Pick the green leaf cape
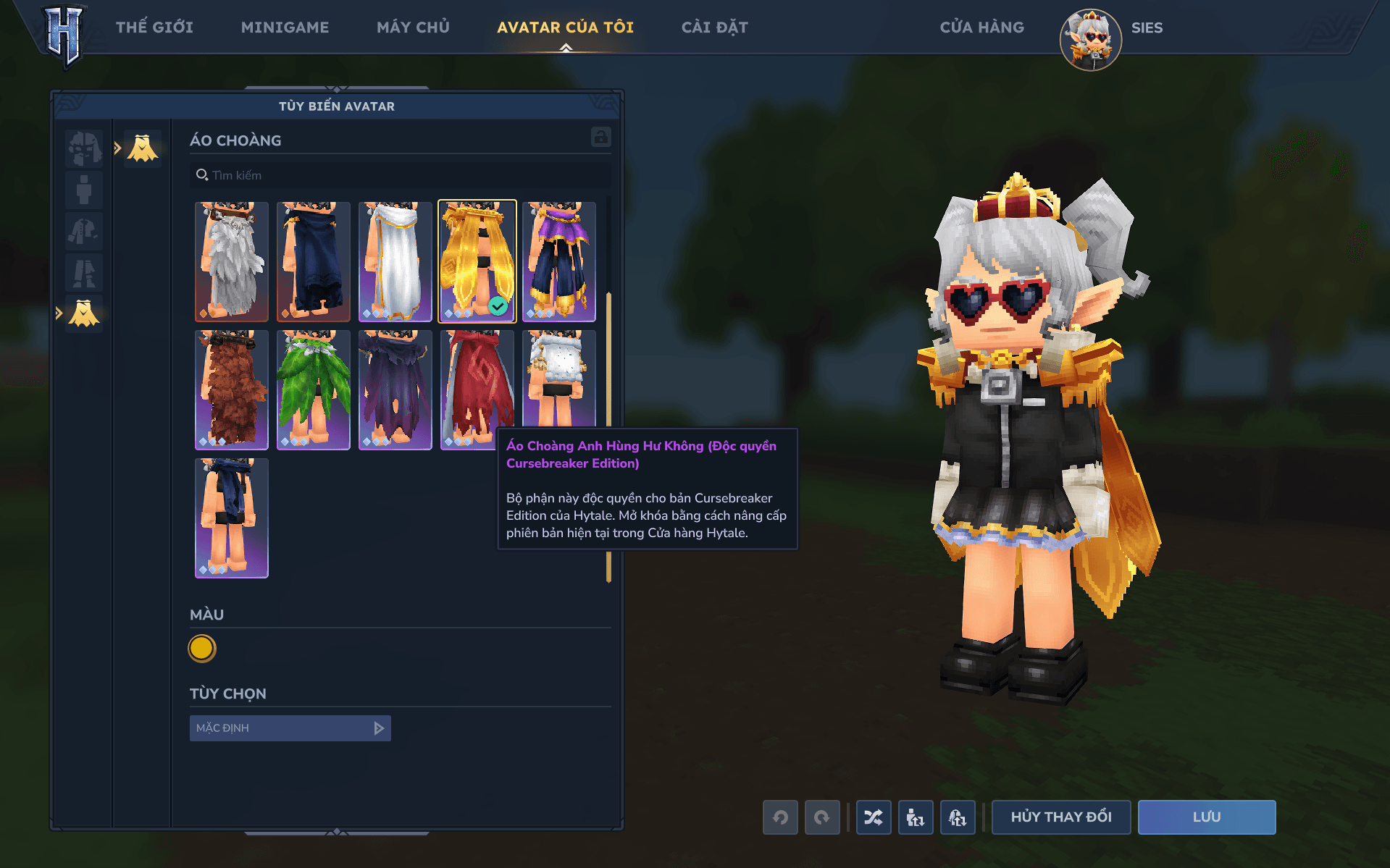The width and height of the screenshot is (1390, 868). 314,389
